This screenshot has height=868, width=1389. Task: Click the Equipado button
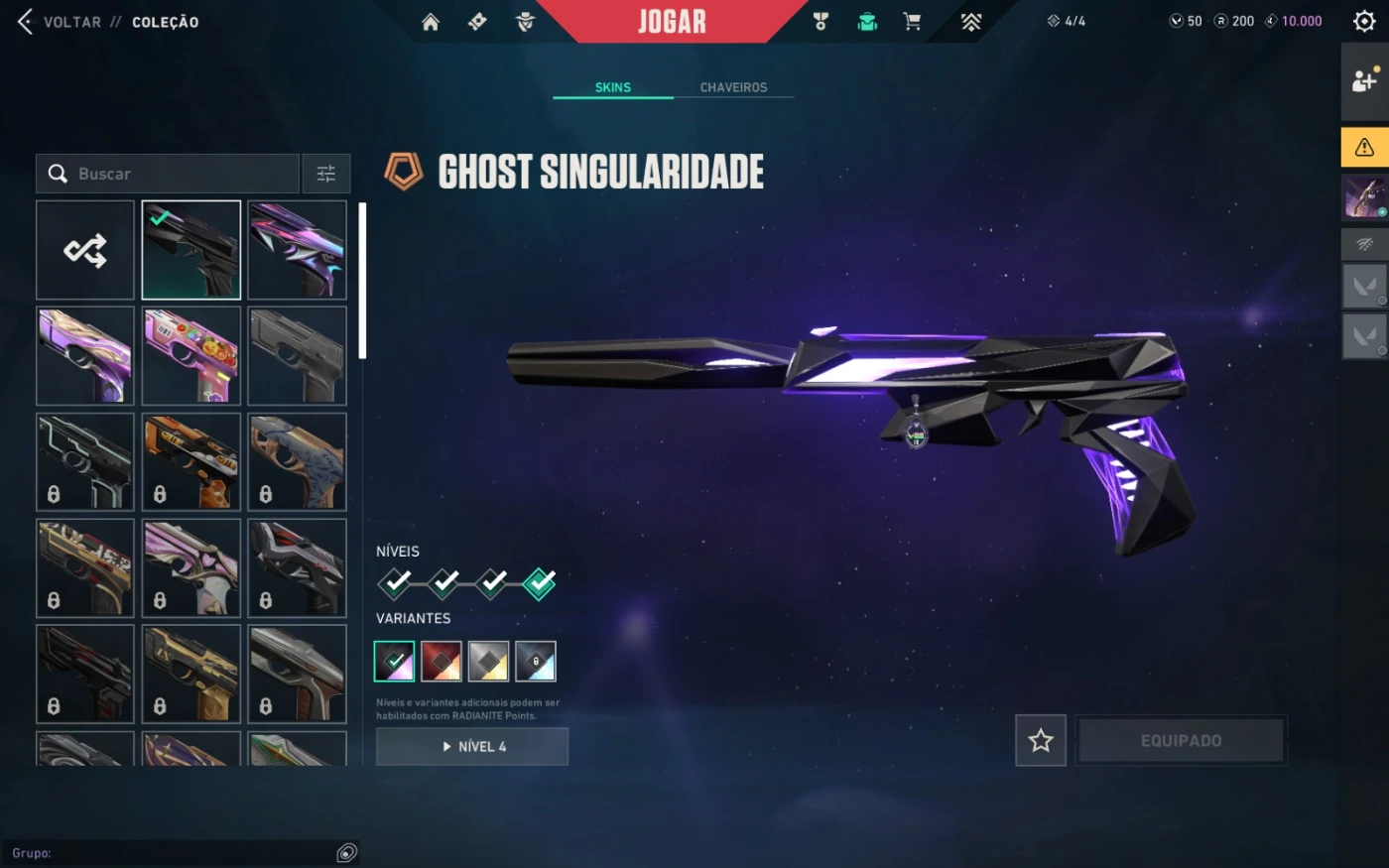coord(1181,740)
